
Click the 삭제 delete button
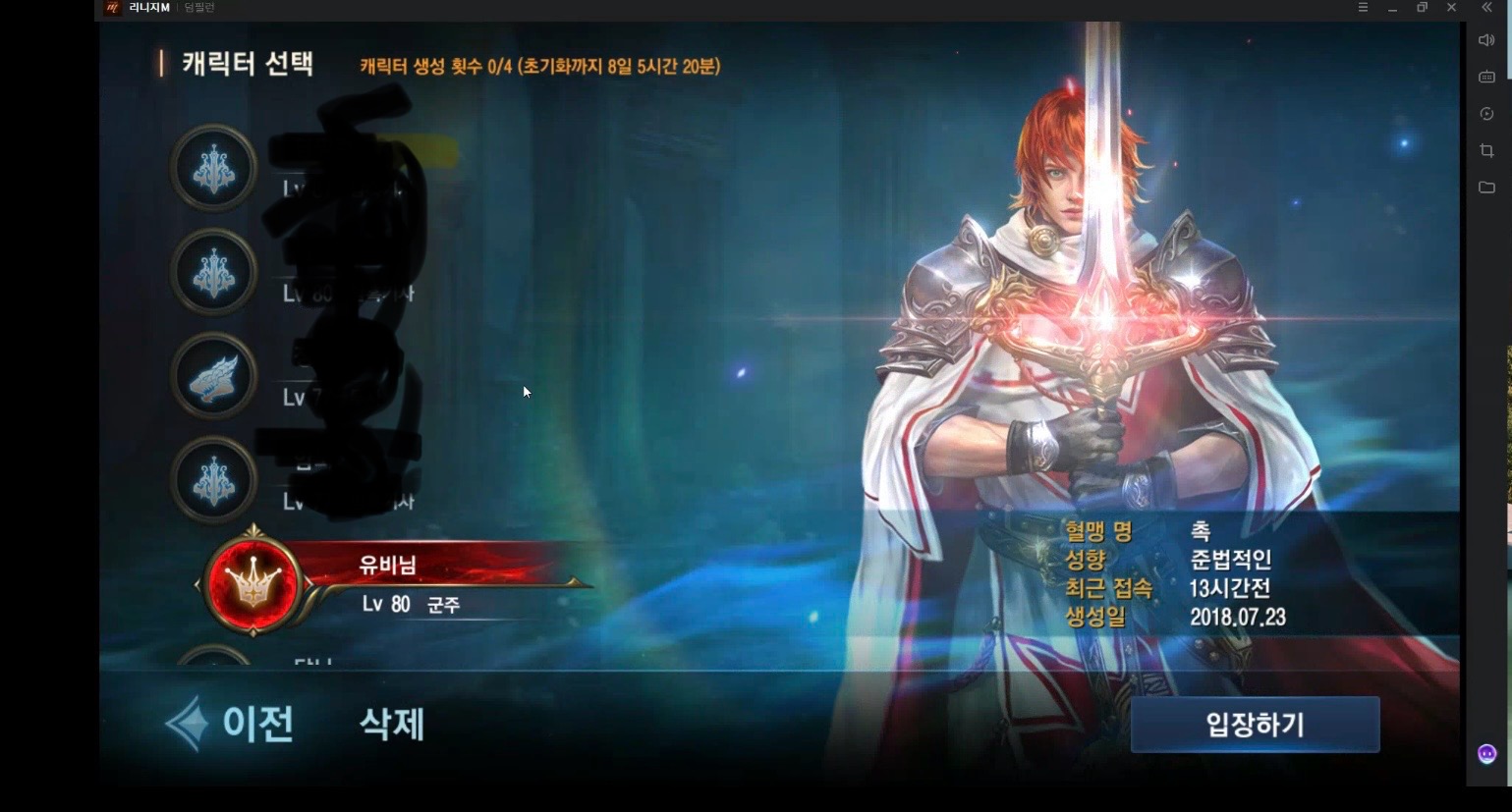[x=390, y=725]
